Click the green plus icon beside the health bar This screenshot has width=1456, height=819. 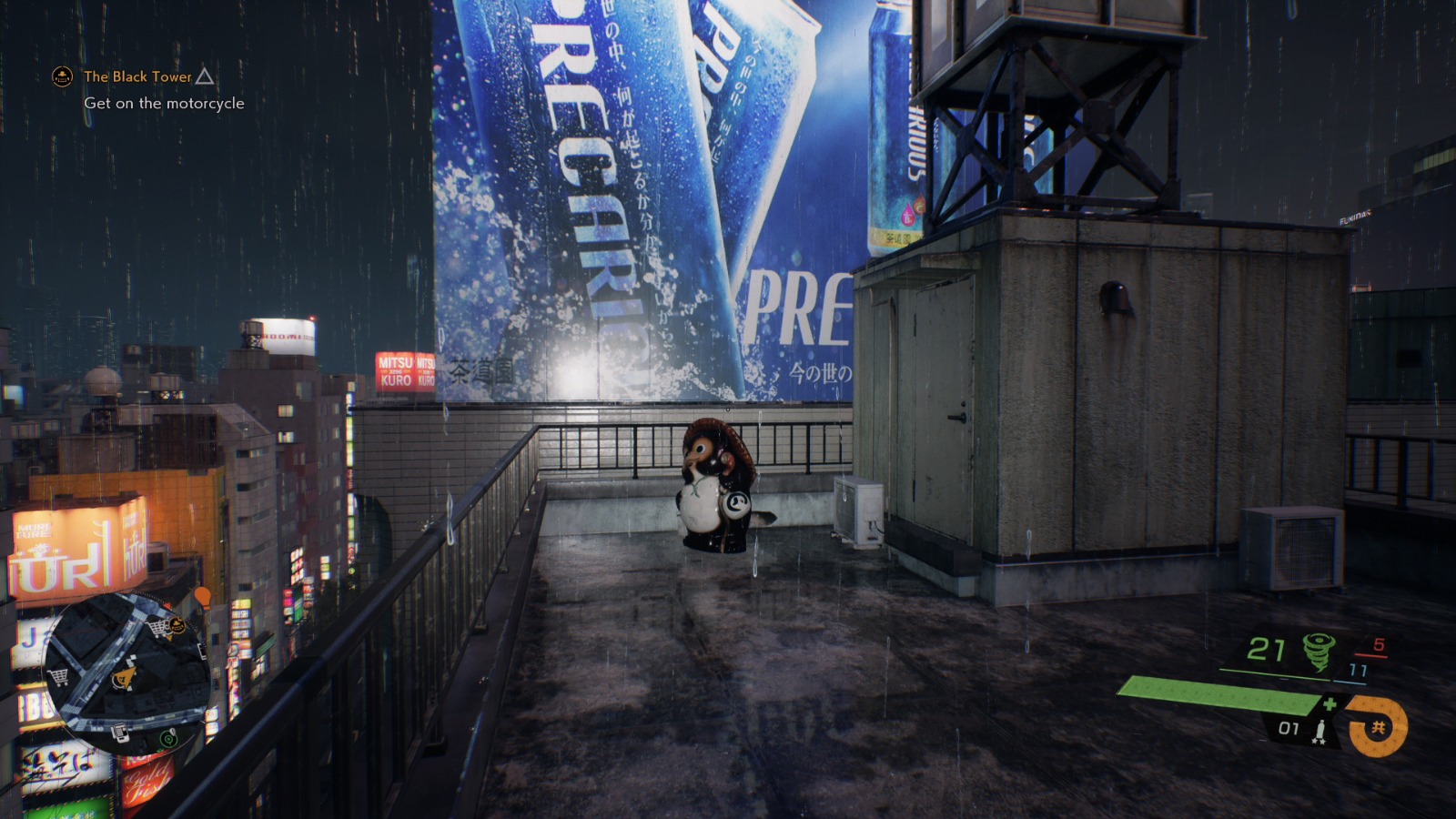pos(1330,703)
